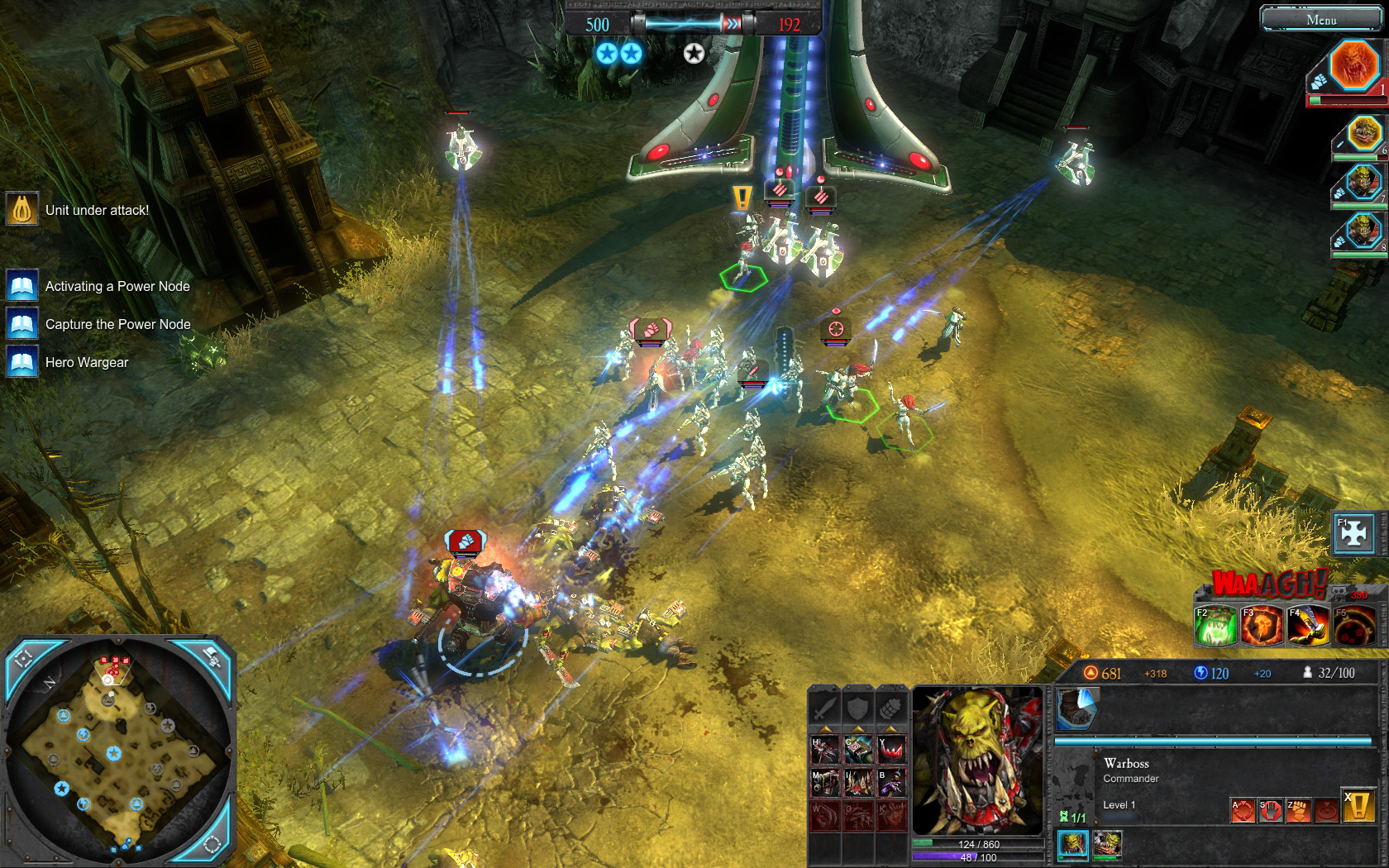Screen dimensions: 1389x868
Task: Click the yellow exclamation retreat button
Action: point(1358,805)
